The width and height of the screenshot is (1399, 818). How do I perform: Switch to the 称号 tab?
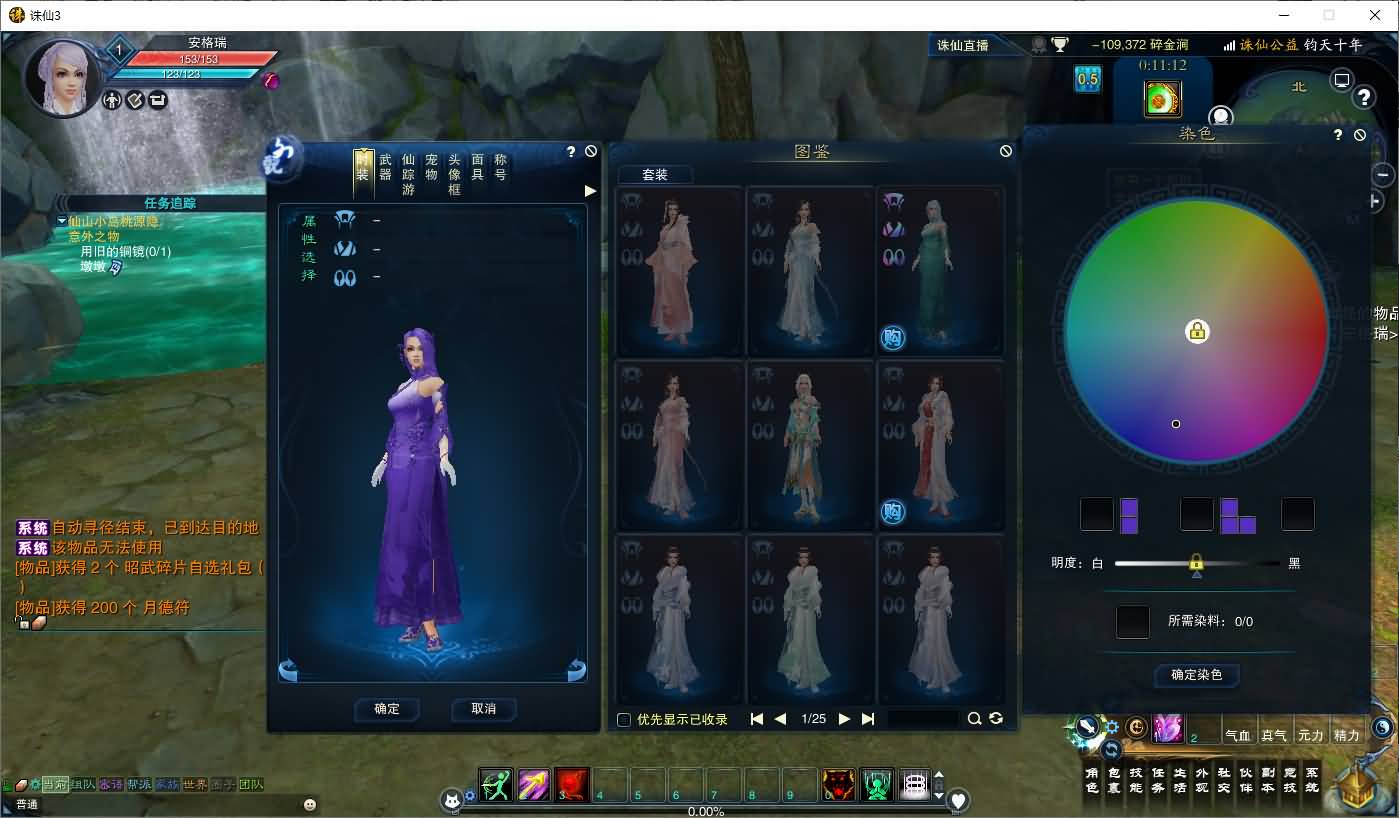[x=501, y=167]
